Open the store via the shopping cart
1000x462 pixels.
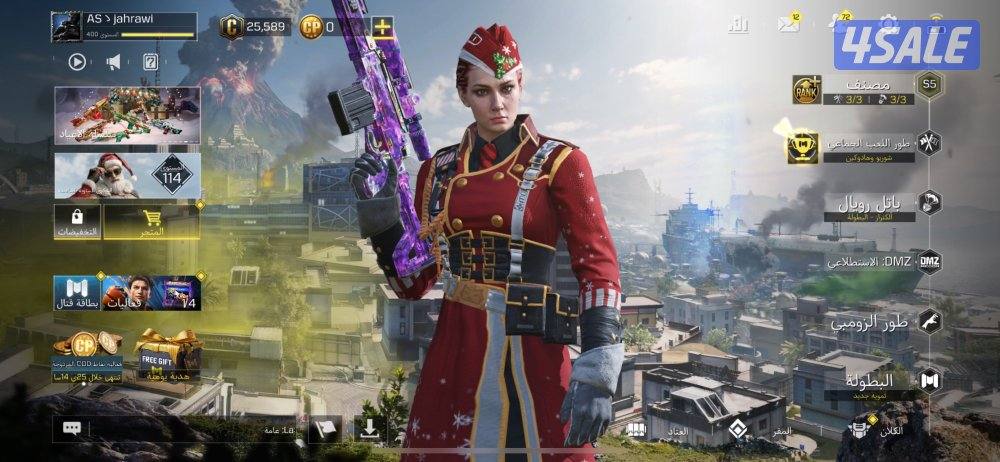pyautogui.click(x=152, y=222)
